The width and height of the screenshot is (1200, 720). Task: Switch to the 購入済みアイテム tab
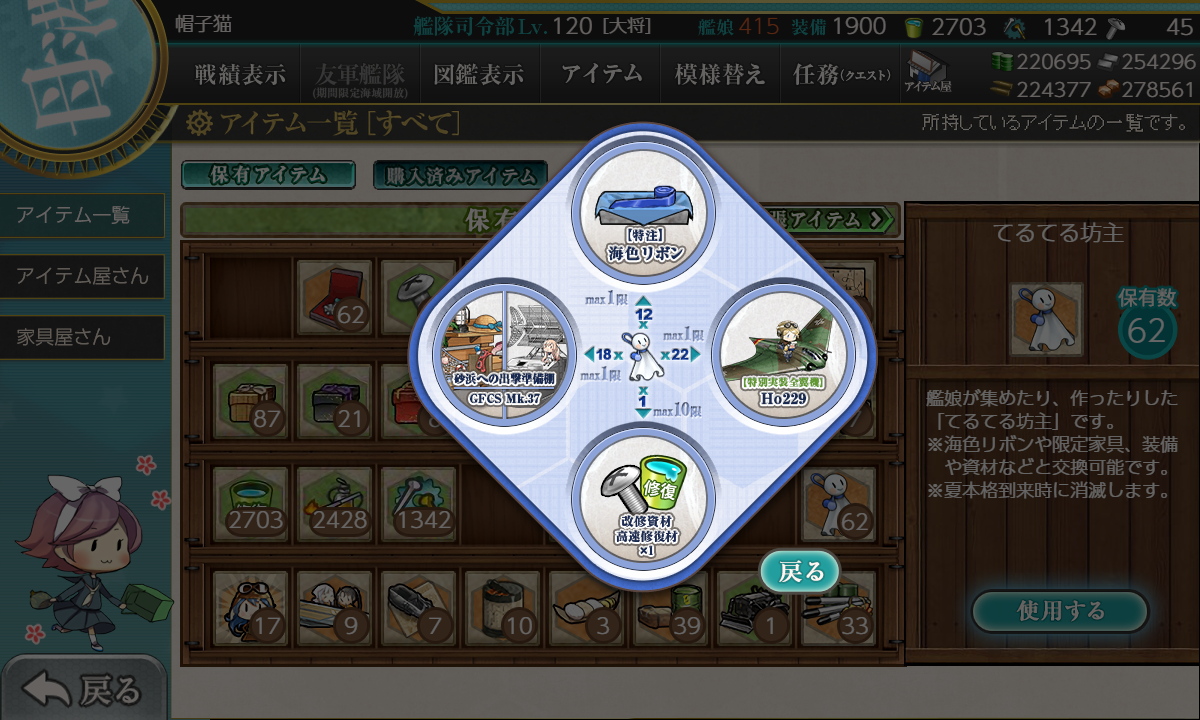coord(460,176)
